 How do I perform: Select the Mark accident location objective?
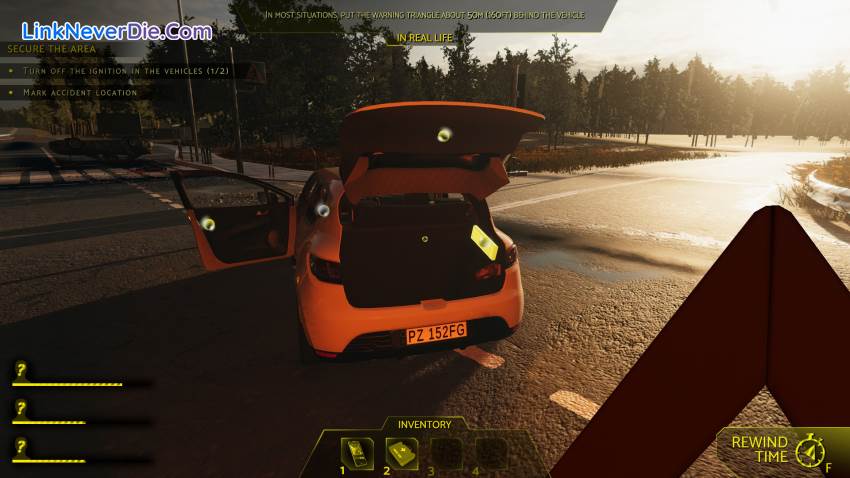click(72, 92)
